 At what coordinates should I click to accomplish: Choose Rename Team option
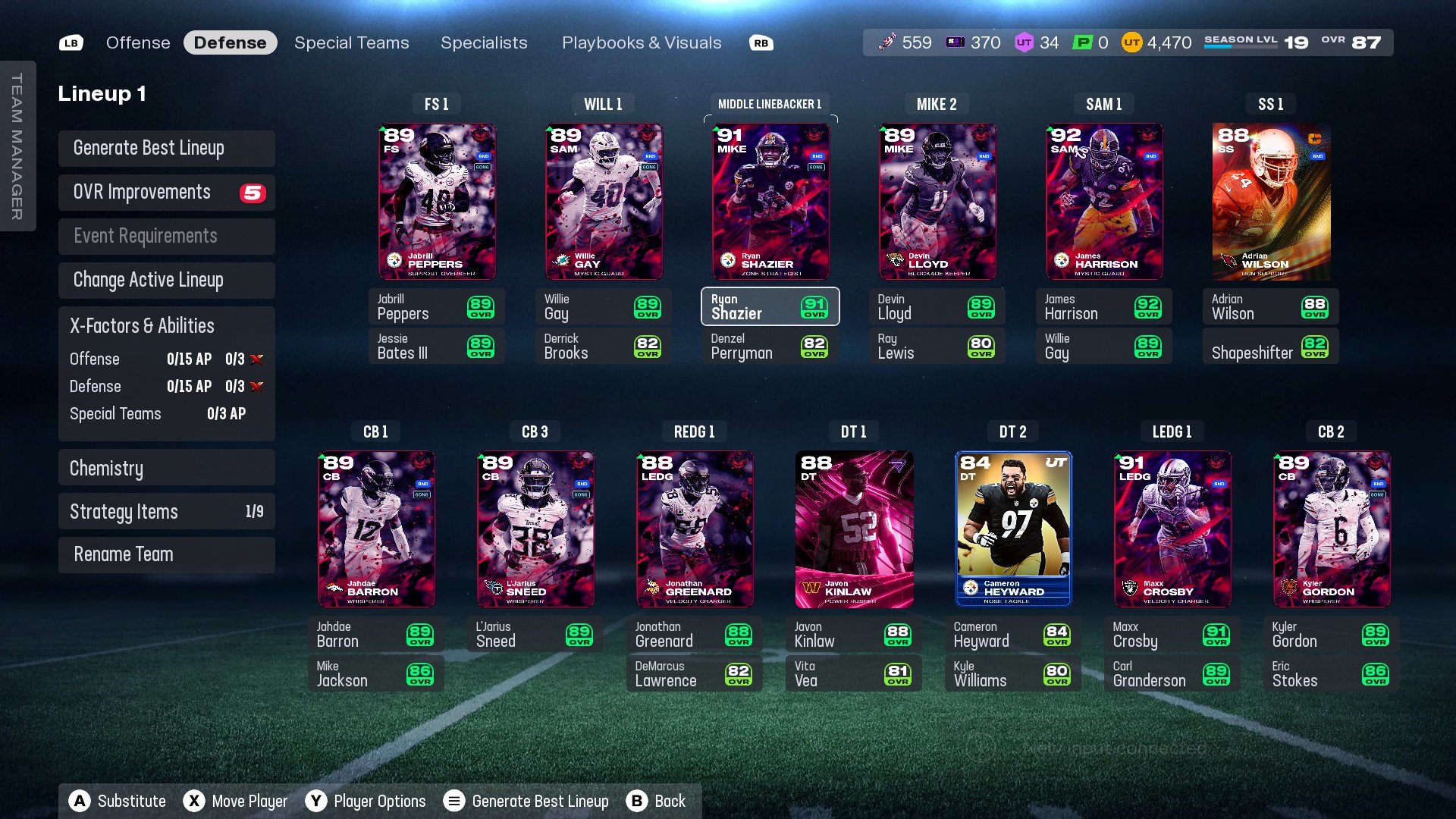pyautogui.click(x=166, y=554)
